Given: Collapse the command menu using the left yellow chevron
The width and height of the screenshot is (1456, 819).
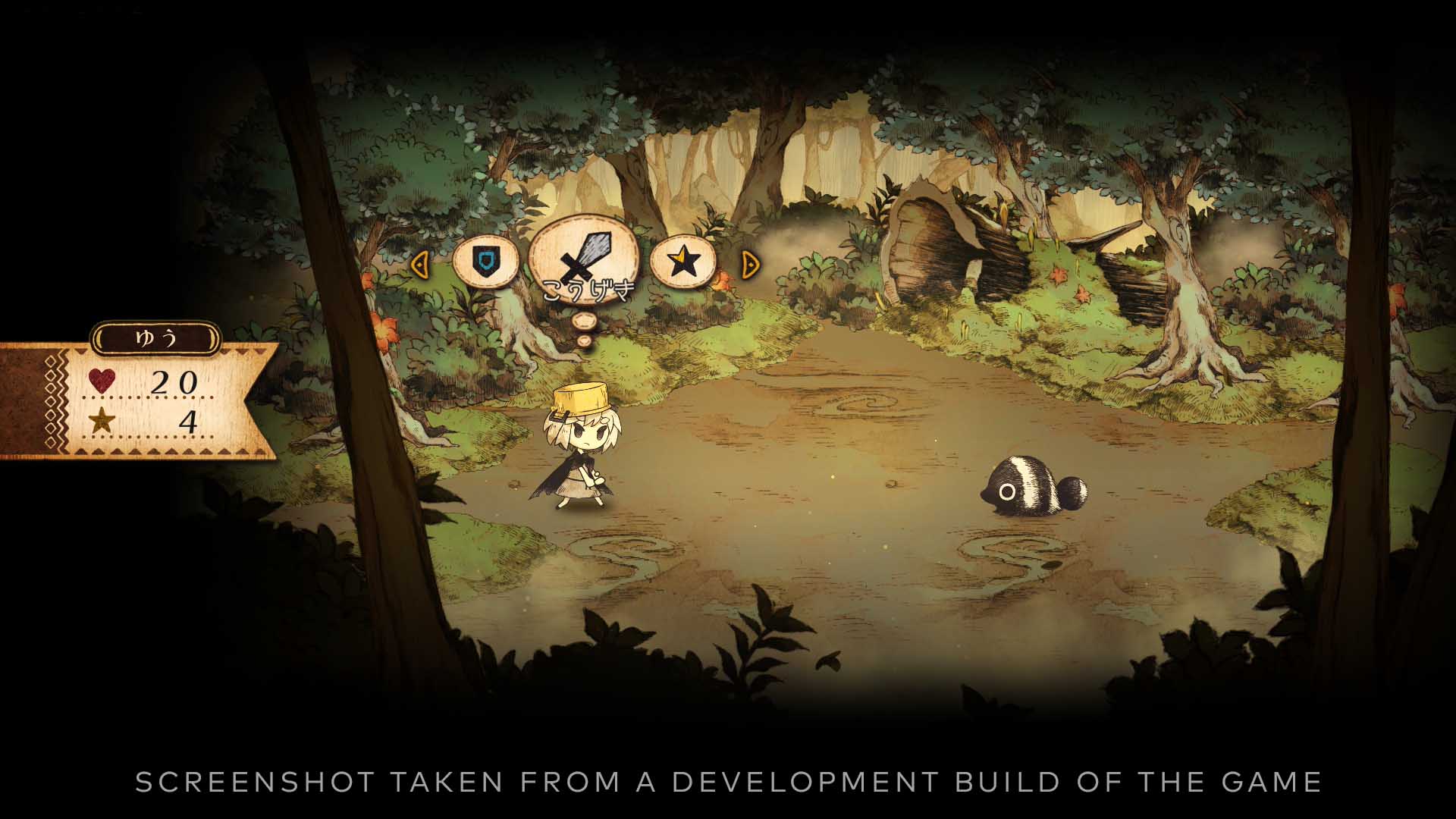Looking at the screenshot, I should click(422, 262).
